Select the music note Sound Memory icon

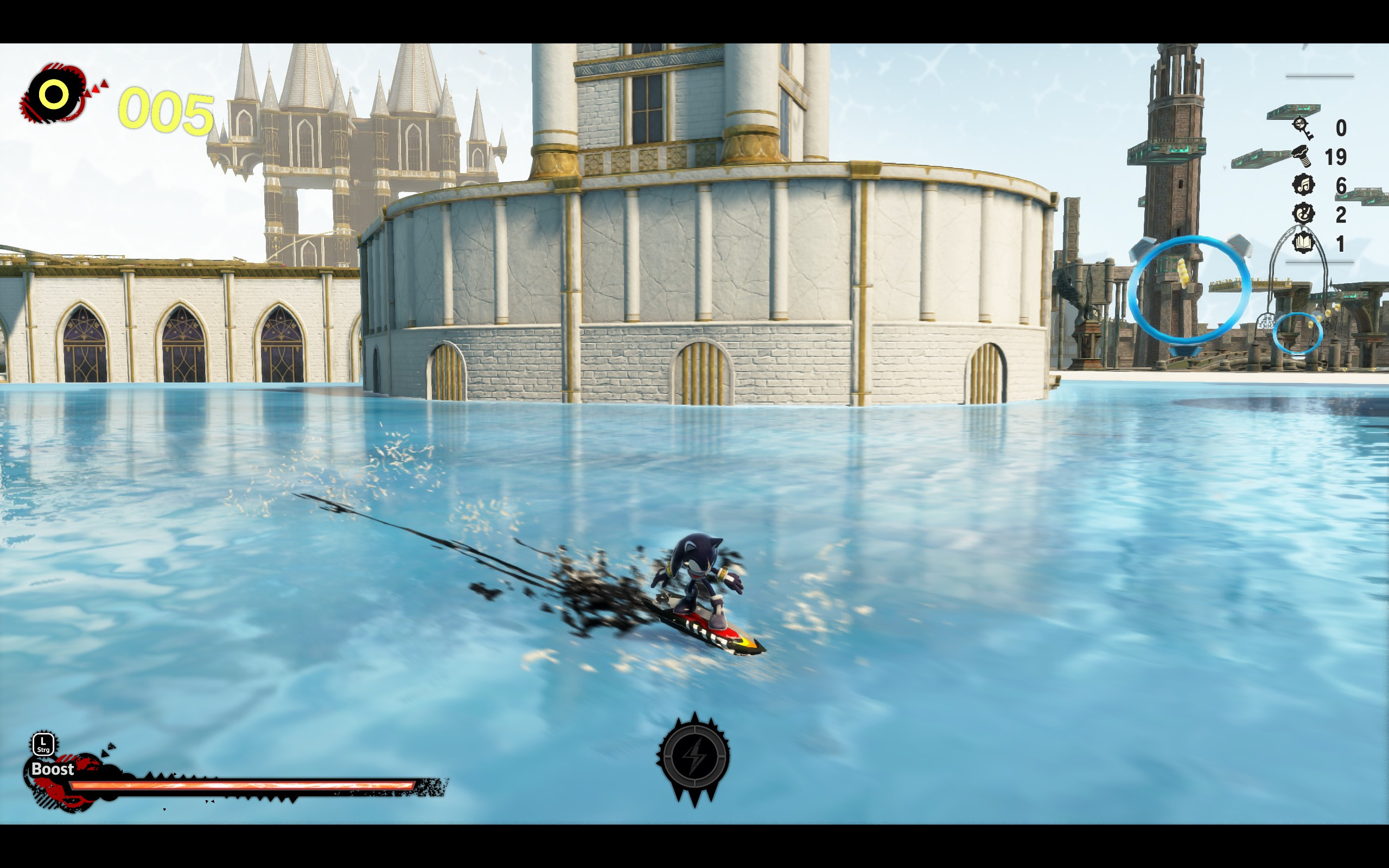1303,185
